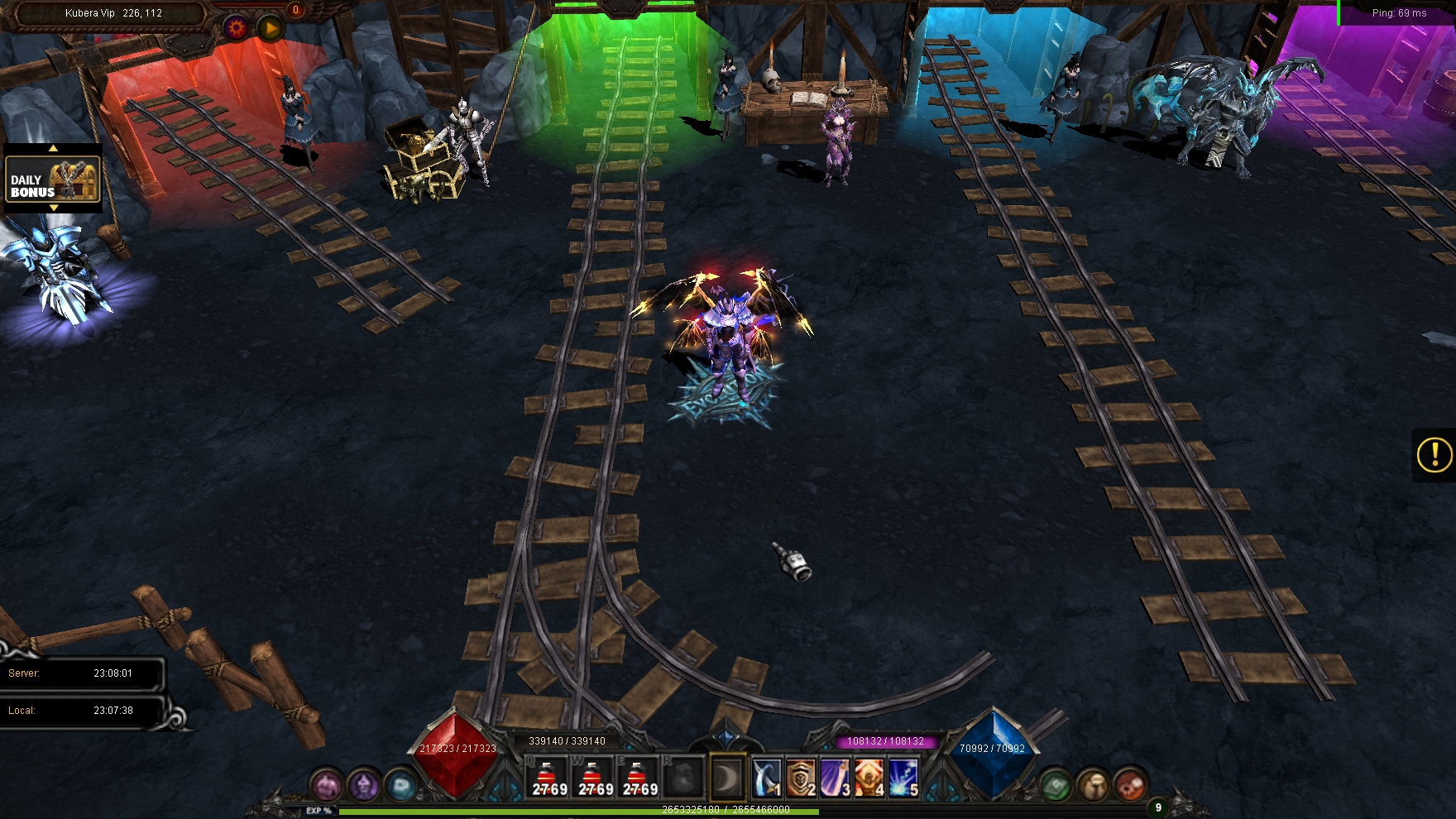
Task: Open the orange gear settings button
Action: point(237,28)
